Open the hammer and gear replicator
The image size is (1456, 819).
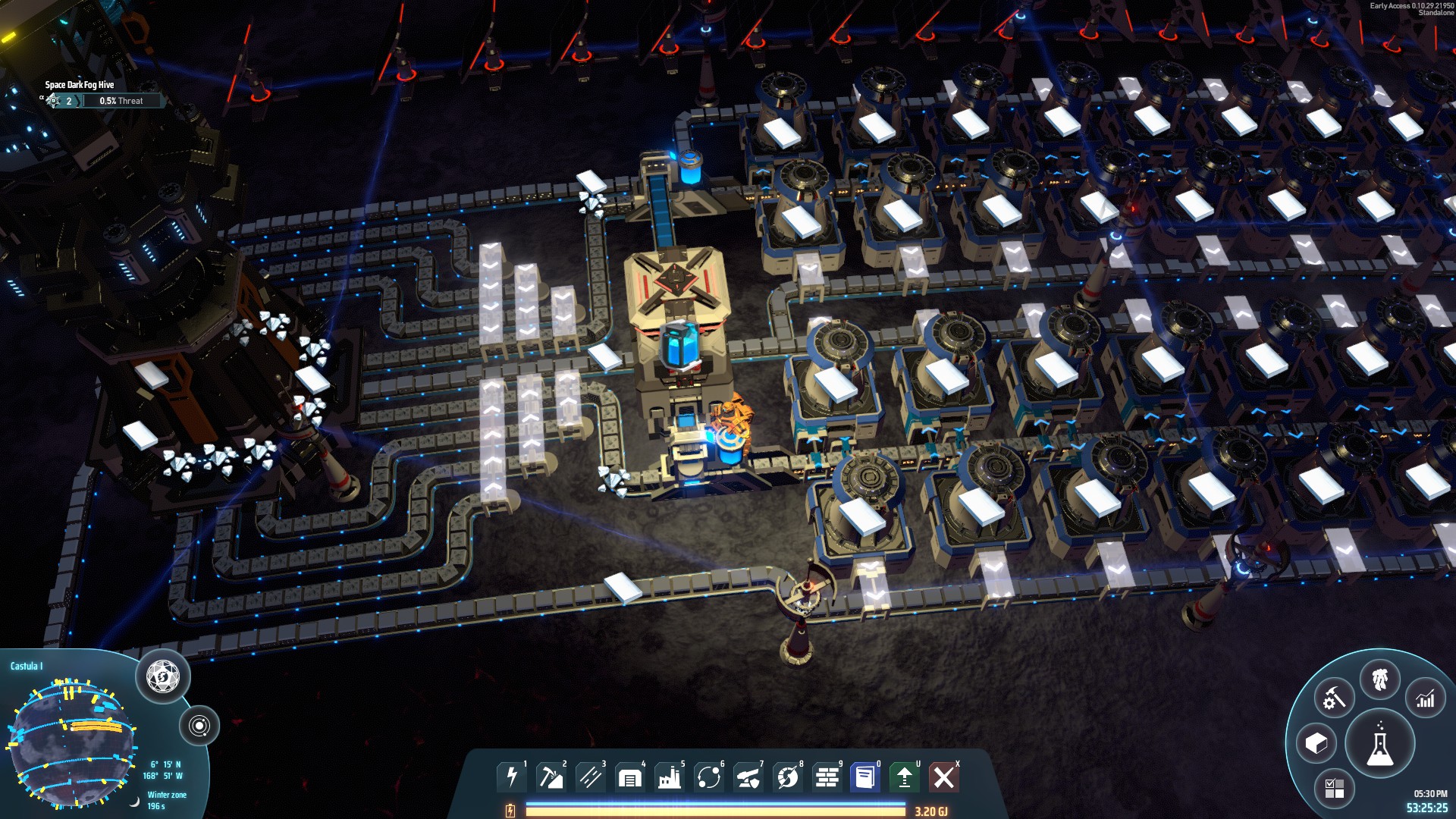[x=1334, y=698]
